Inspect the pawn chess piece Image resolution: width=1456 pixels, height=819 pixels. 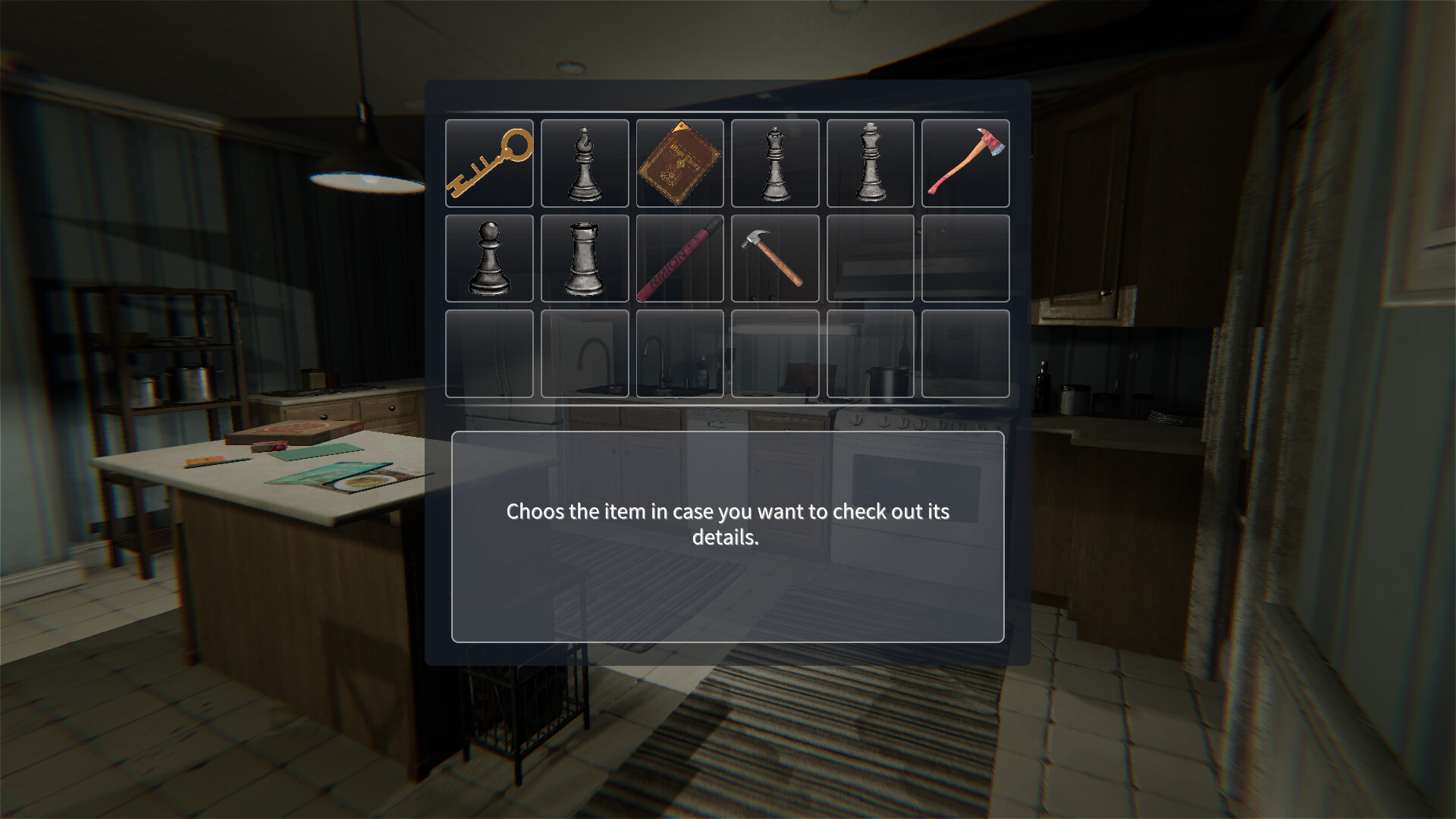tap(489, 258)
